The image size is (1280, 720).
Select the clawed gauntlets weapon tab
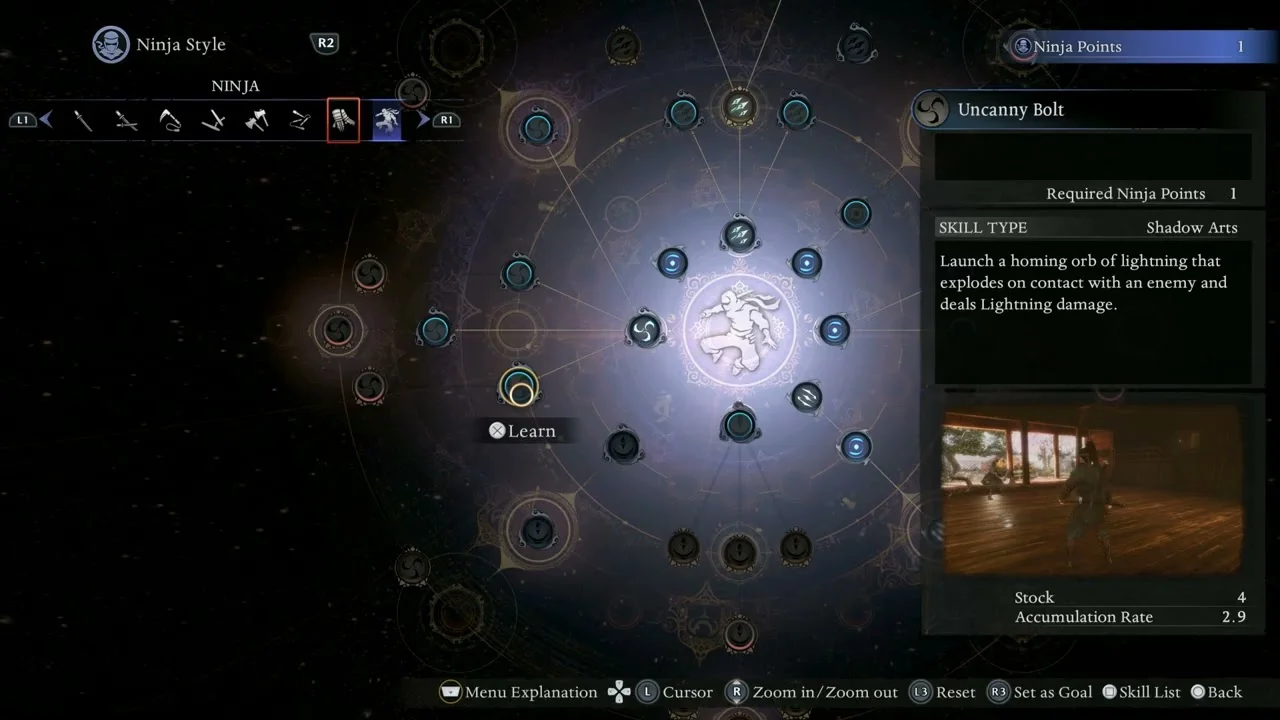pos(343,121)
